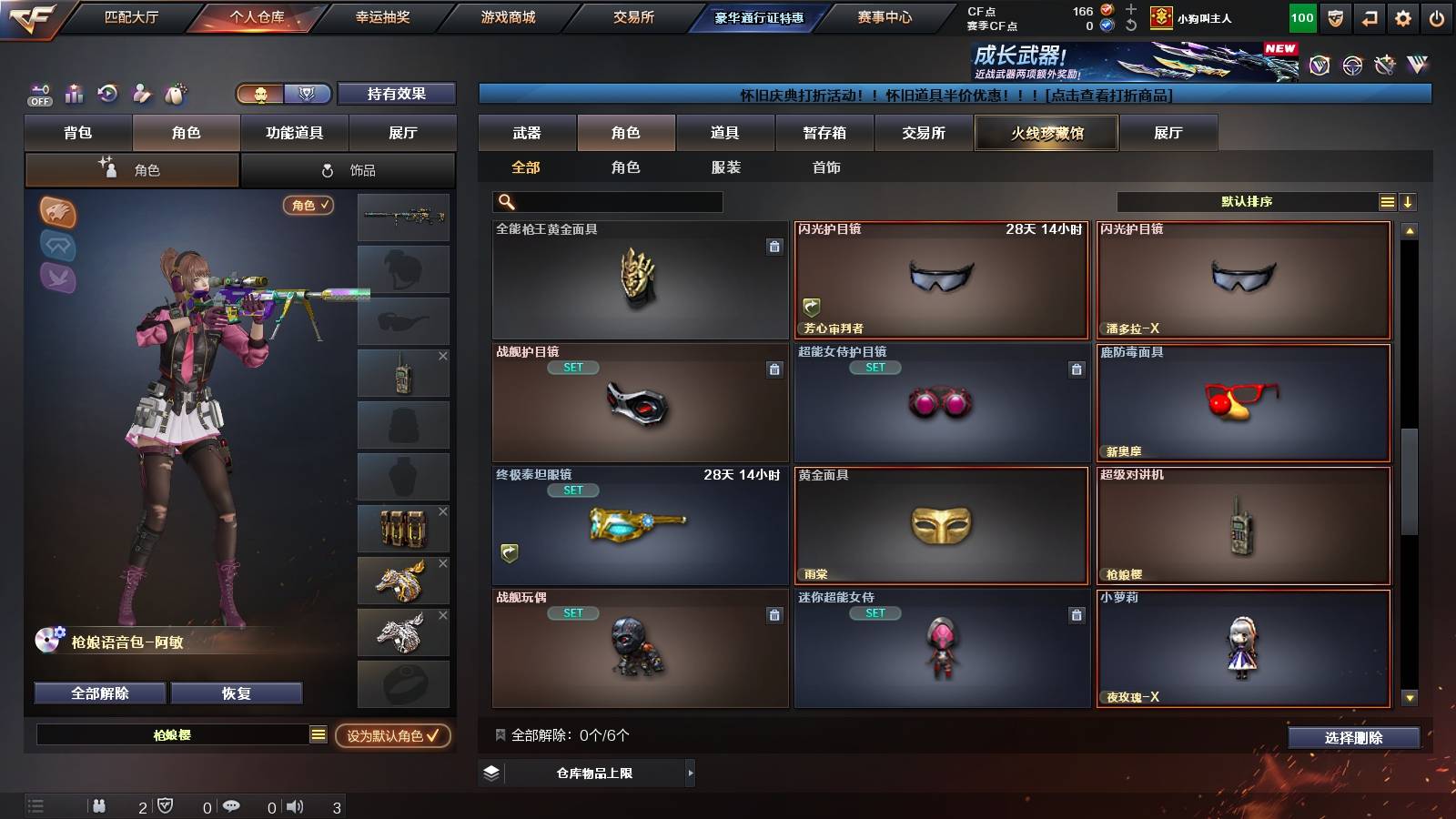The width and height of the screenshot is (1456, 819).
Task: Select the character edit icon in toolbar
Action: [141, 94]
